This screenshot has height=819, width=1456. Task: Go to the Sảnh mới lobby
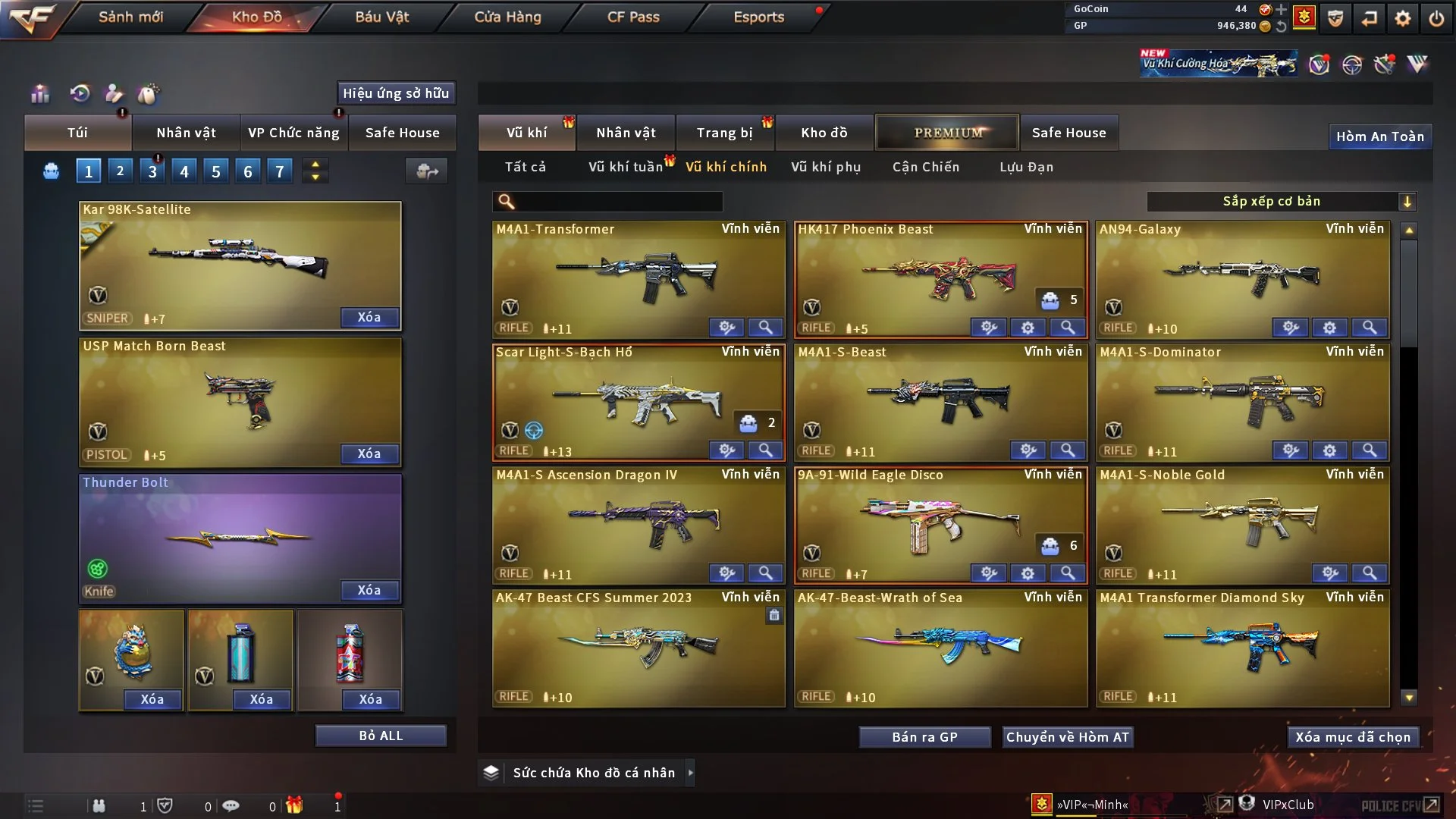click(x=130, y=17)
